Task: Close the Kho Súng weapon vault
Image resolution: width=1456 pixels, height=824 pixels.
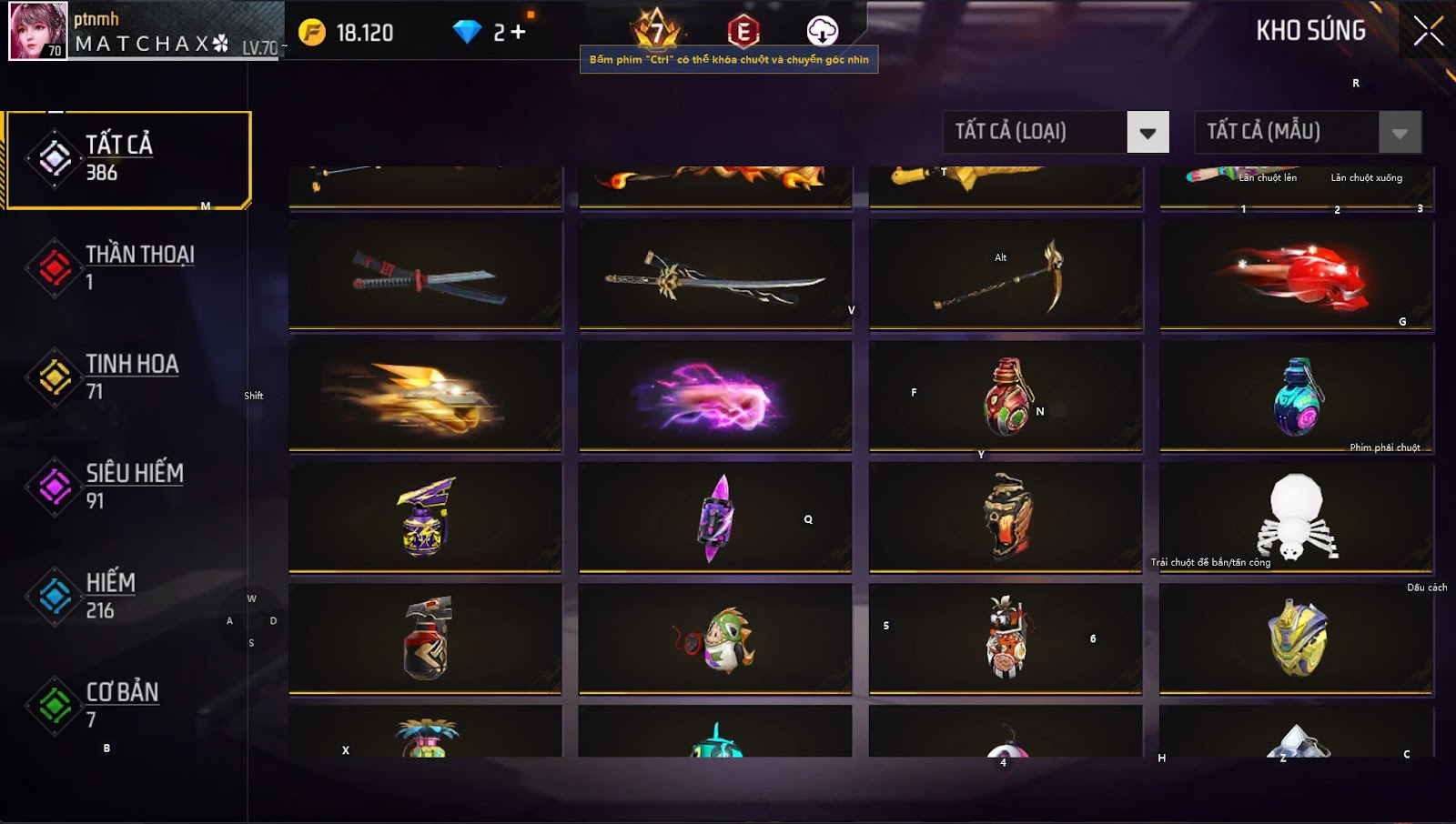Action: click(1428, 31)
